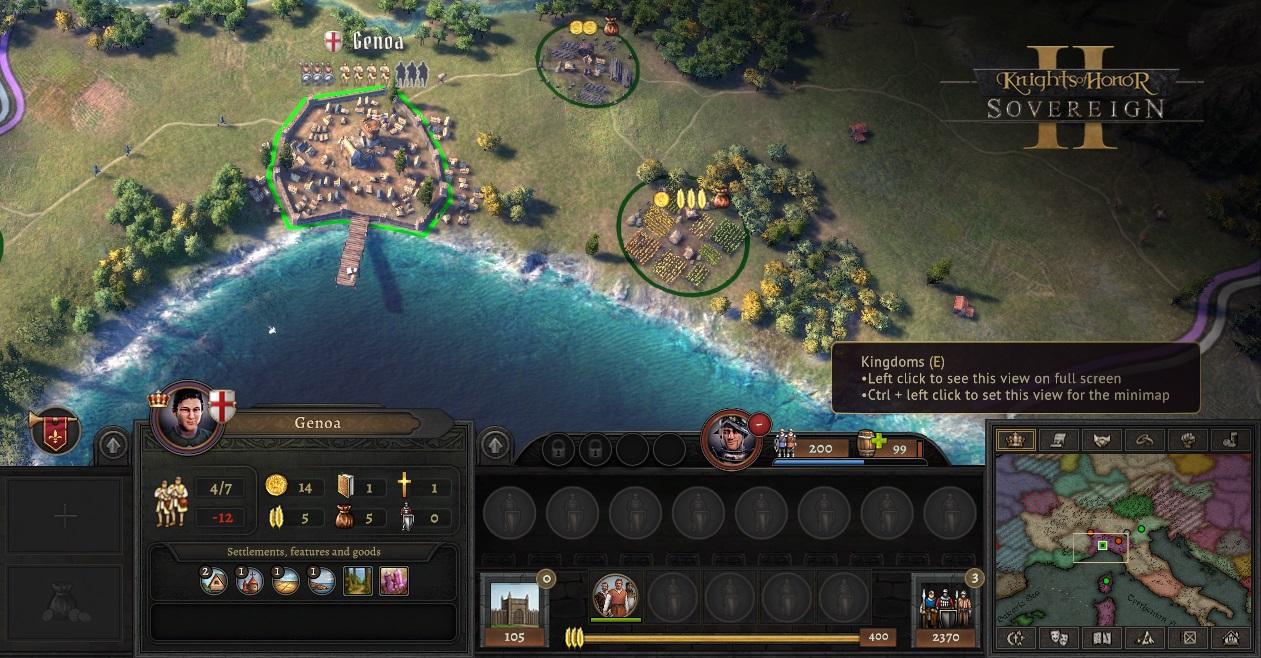Image resolution: width=1261 pixels, height=658 pixels.
Task: Select the theater masks minimap filter
Action: (x=1059, y=637)
